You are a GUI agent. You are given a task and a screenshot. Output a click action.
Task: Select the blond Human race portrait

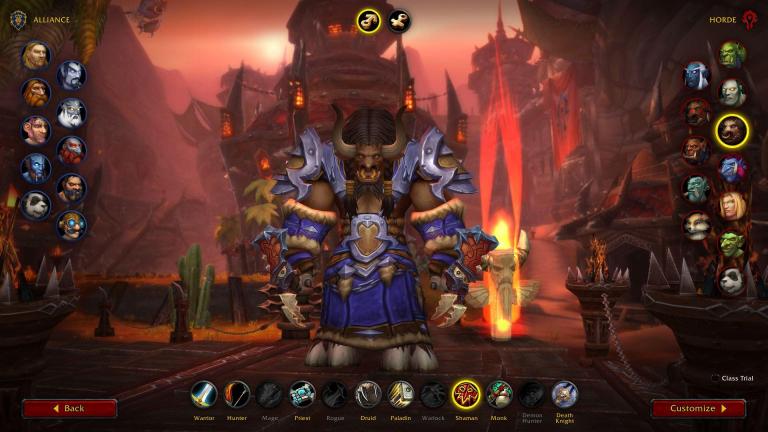tap(35, 55)
